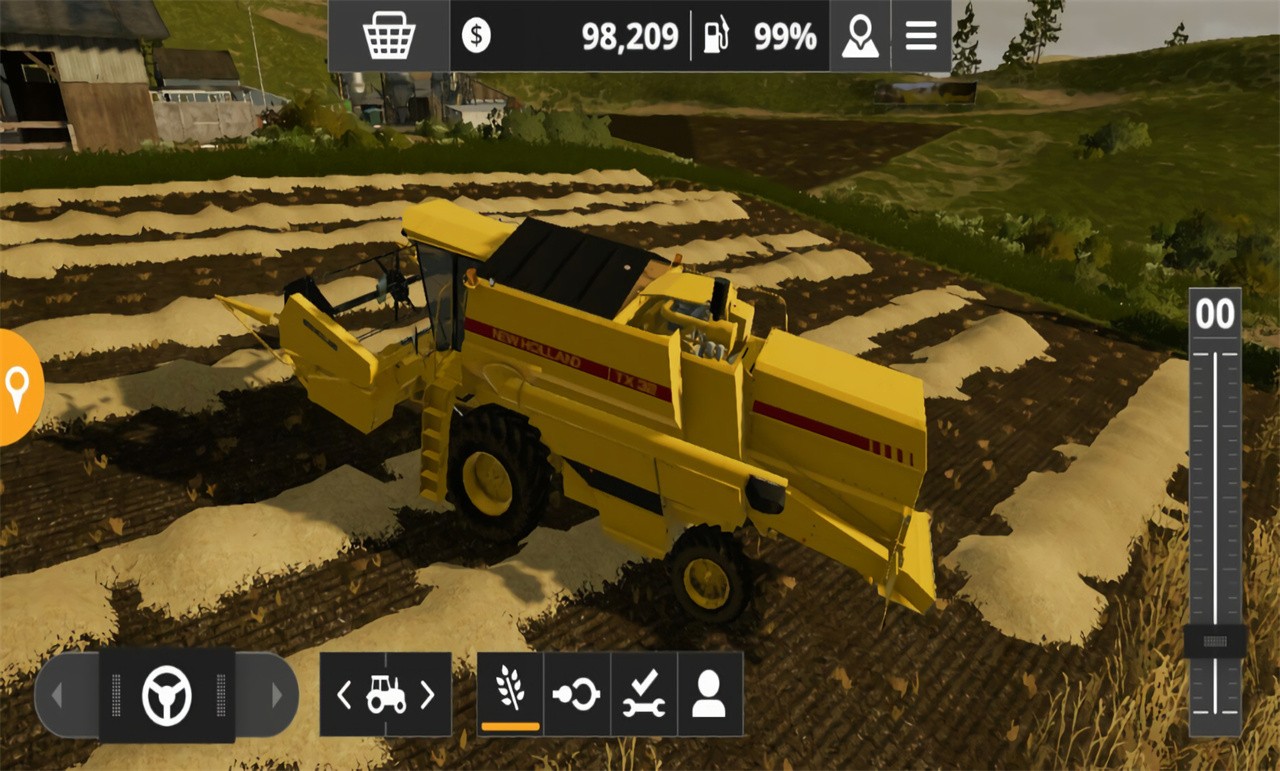Click the right chevron to switch vehicles

coord(426,692)
